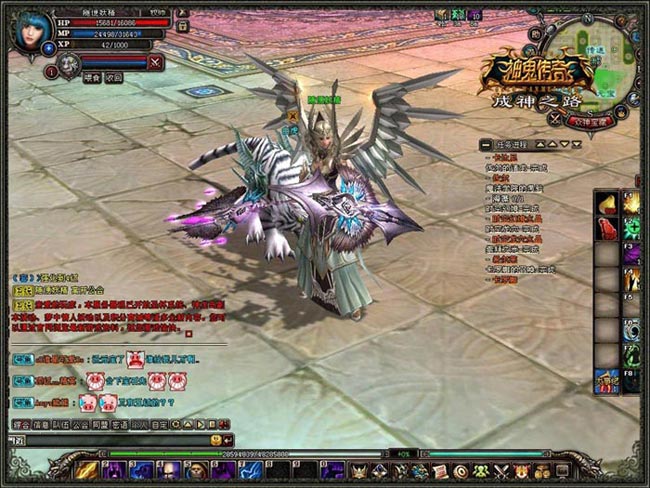The width and height of the screenshot is (650, 488).
Task: Open the circular minimap
Action: pyautogui.click(x=595, y=62)
